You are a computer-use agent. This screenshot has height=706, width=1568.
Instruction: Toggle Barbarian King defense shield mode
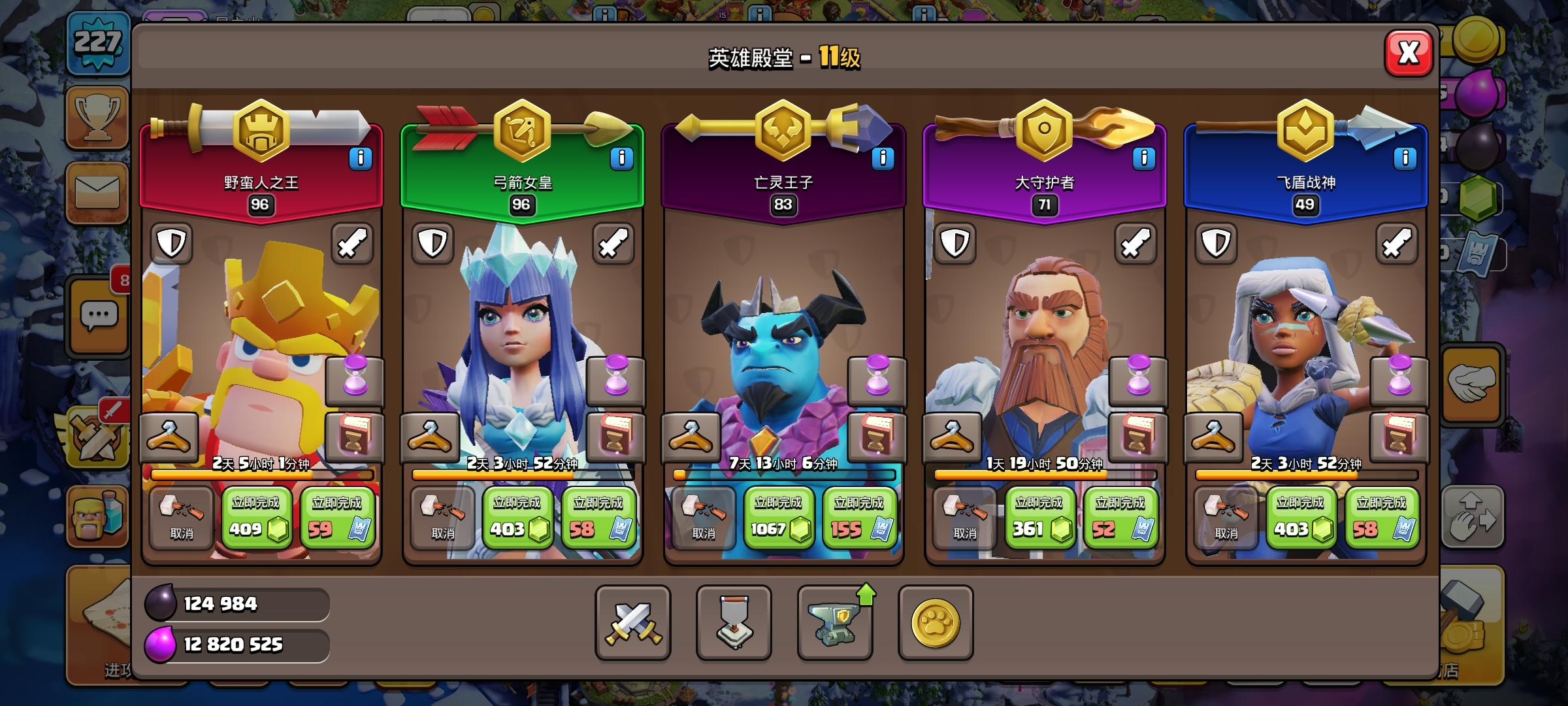172,243
